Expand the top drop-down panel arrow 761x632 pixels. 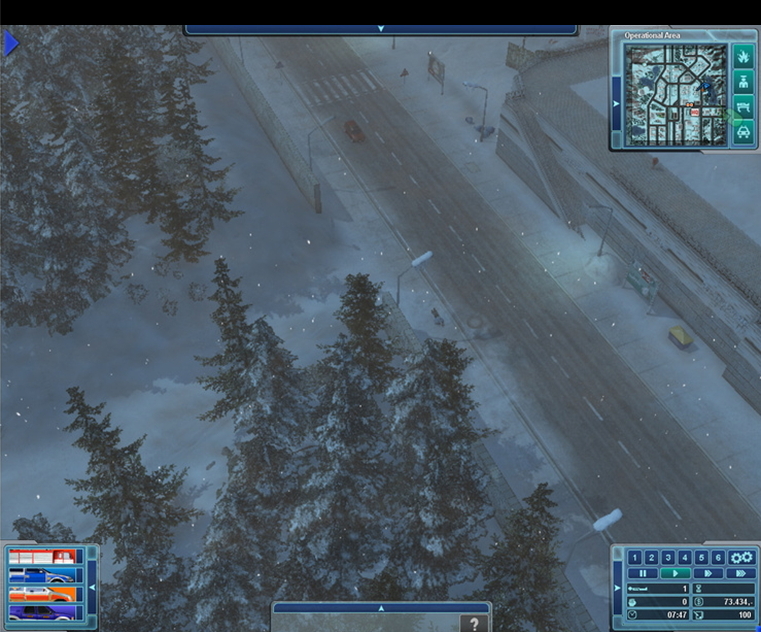tap(381, 30)
